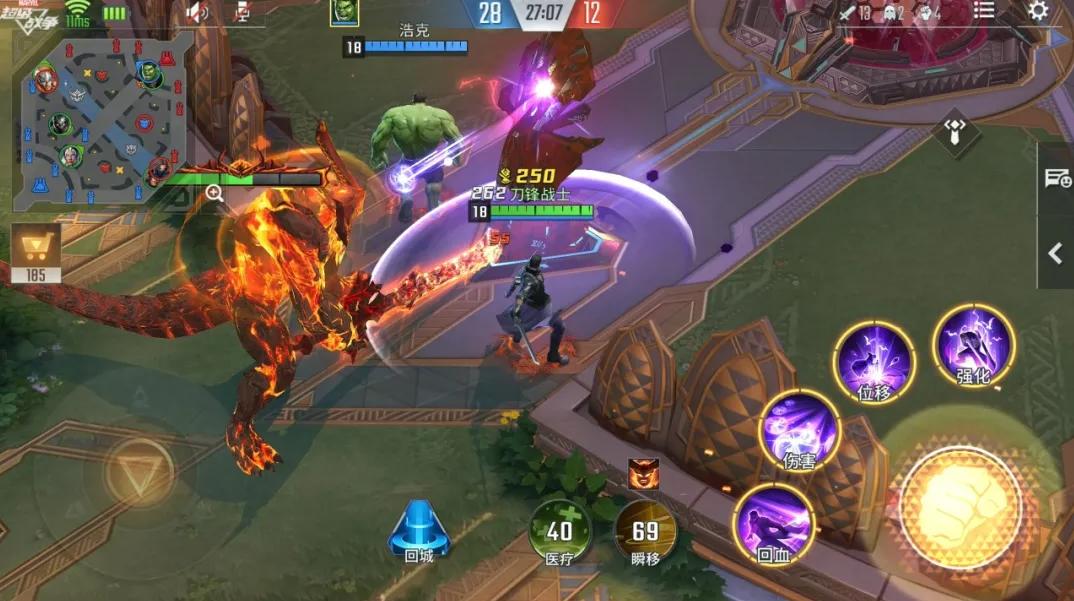Tap the diamond tower targeting button
This screenshot has height=601, width=1074.
coord(956,132)
